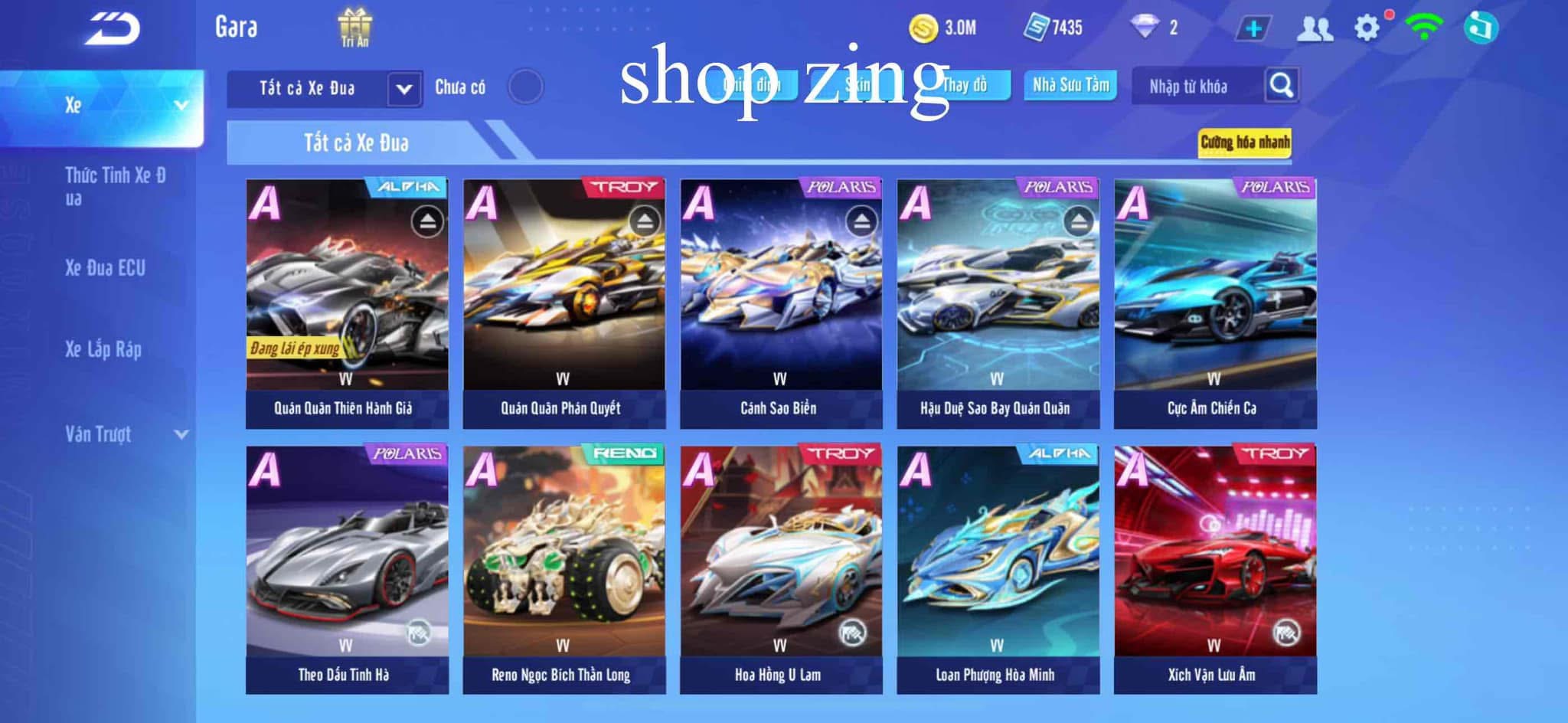
Task: Open Cường hóa nhanh quick upgrade
Action: click(x=1244, y=142)
